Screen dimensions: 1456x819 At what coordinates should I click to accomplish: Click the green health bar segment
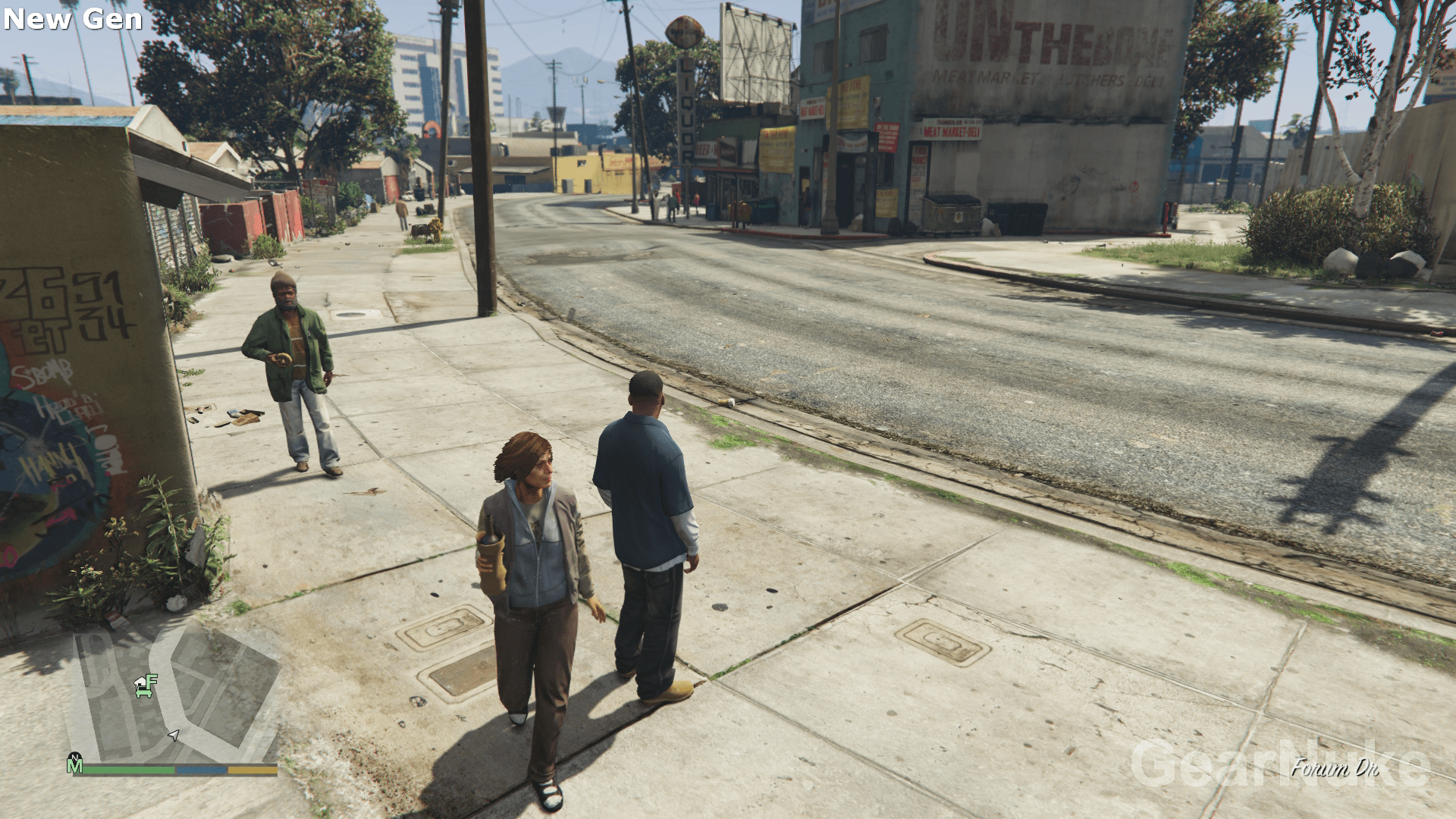tap(128, 769)
